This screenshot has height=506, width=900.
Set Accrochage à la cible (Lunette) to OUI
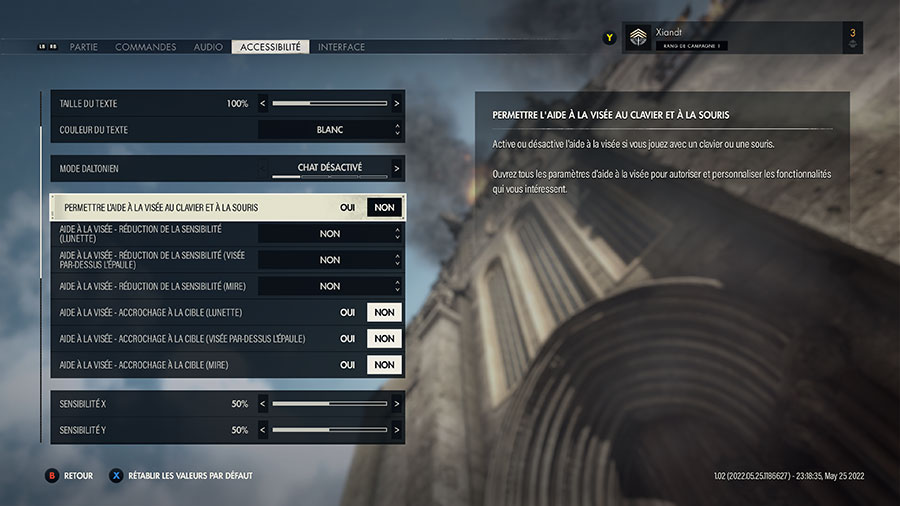(347, 312)
